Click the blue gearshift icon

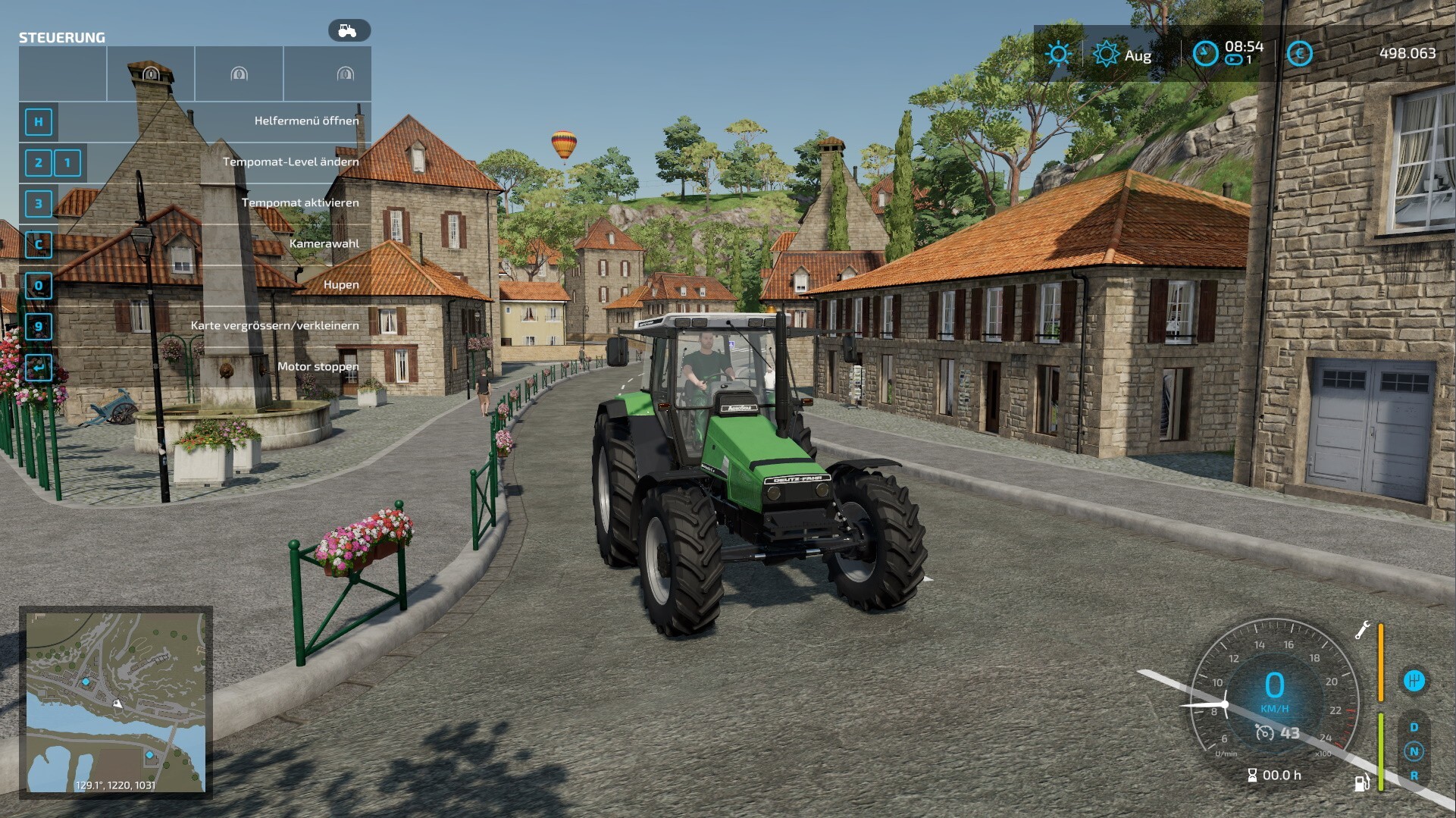pyautogui.click(x=1414, y=680)
